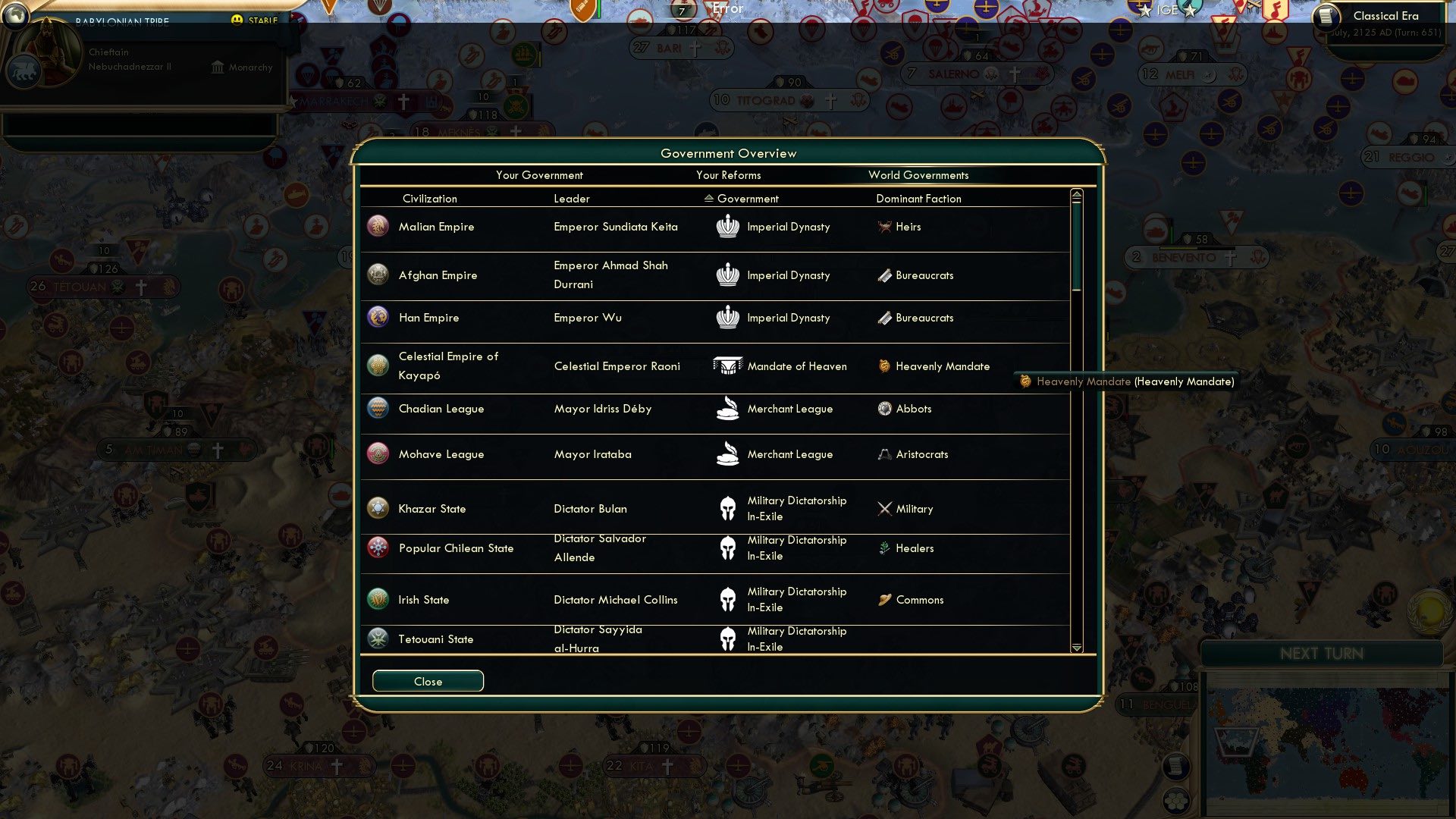Image resolution: width=1456 pixels, height=819 pixels.
Task: Click the scrollbar down arrow
Action: [x=1075, y=648]
